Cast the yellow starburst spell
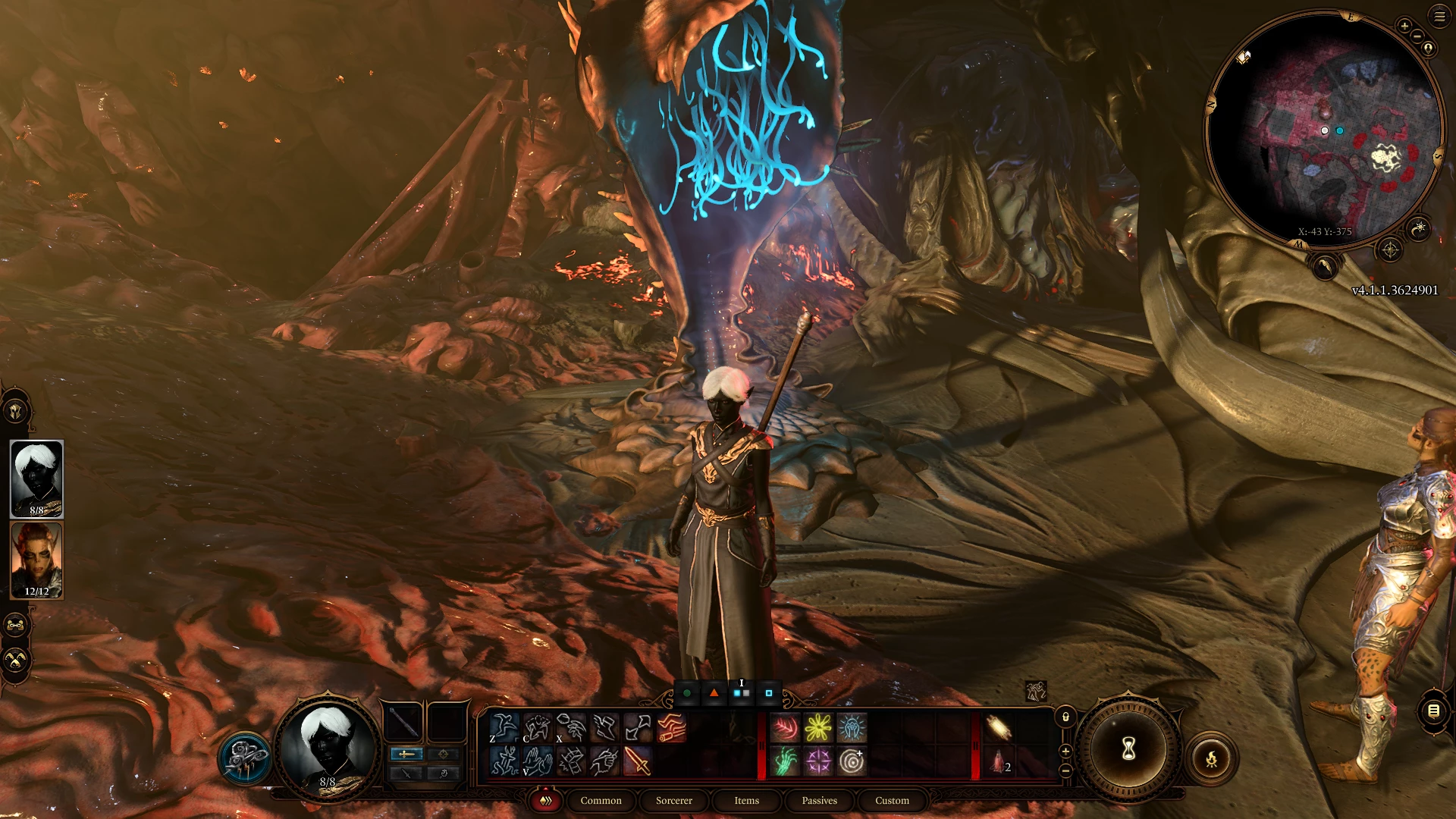Screen dimensions: 1456x819 click(x=818, y=728)
